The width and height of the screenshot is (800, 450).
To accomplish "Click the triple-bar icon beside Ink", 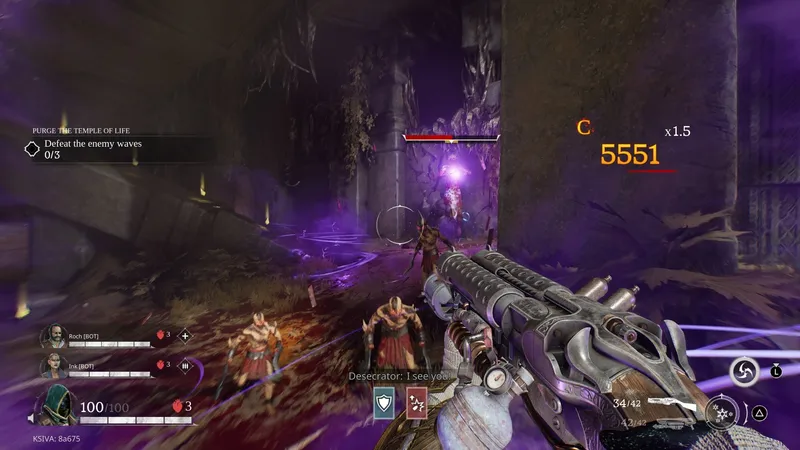I will [184, 366].
